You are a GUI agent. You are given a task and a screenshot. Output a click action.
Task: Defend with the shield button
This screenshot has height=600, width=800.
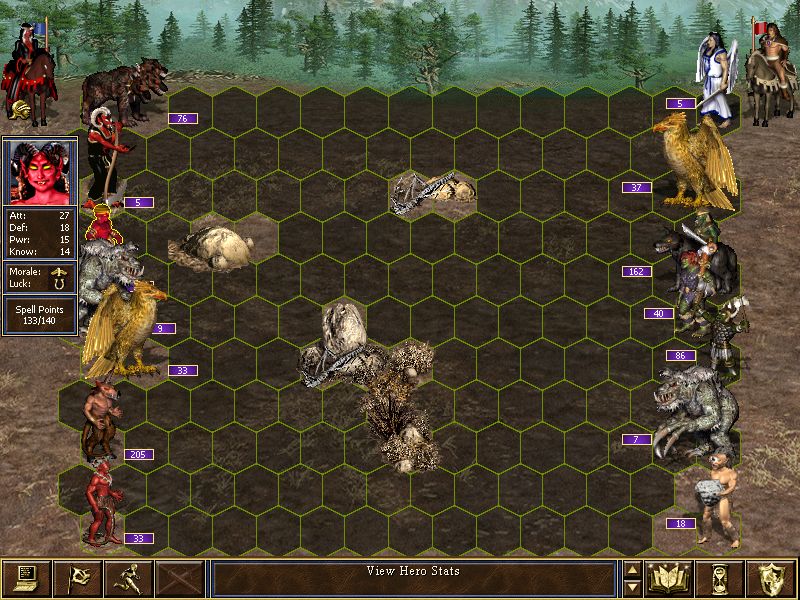click(772, 577)
